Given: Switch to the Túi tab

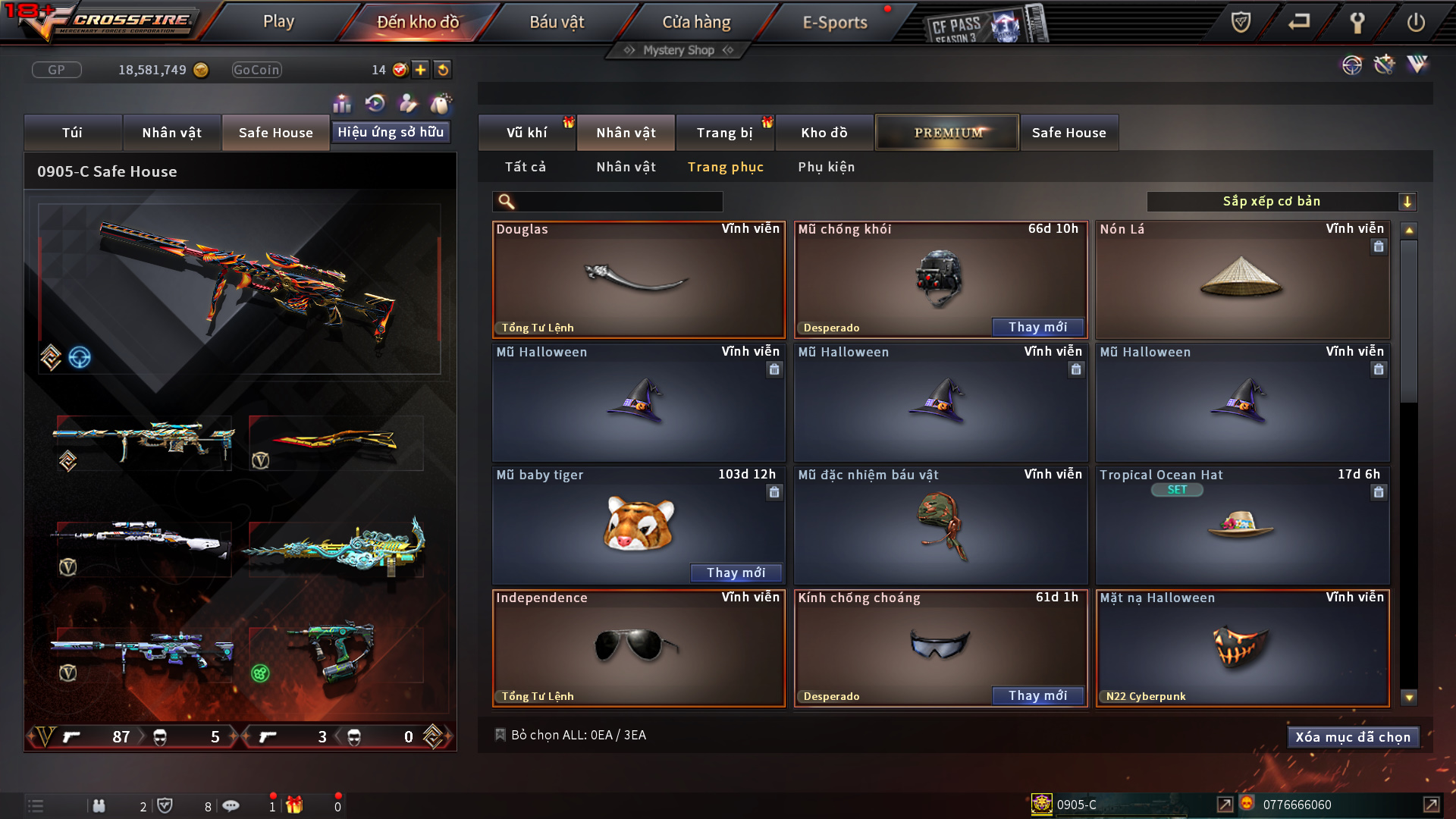Looking at the screenshot, I should coord(73,133).
